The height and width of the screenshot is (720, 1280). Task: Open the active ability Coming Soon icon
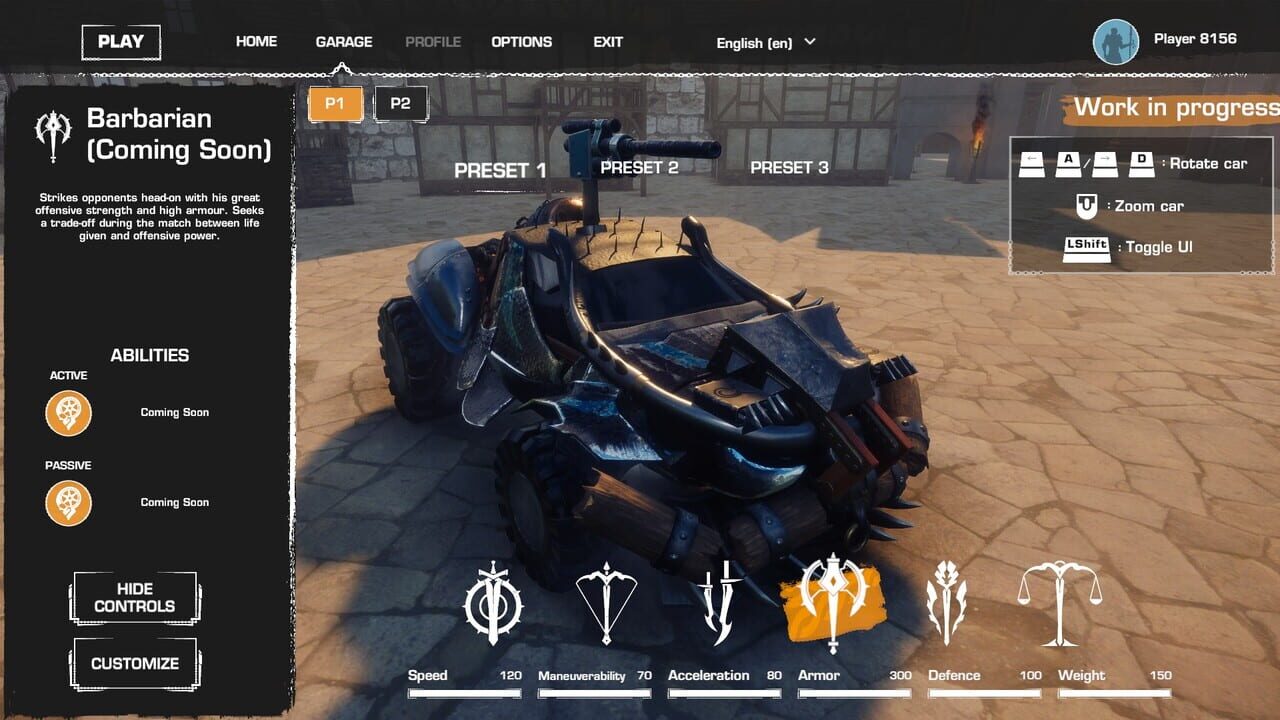pos(66,412)
